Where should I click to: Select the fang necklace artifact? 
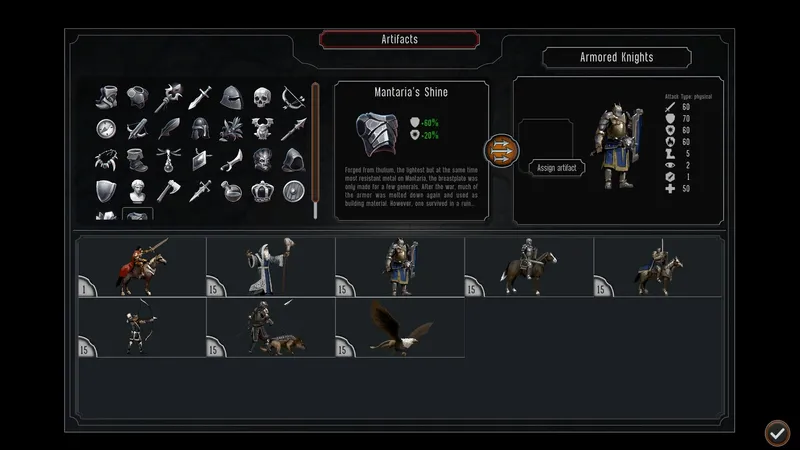click(107, 159)
